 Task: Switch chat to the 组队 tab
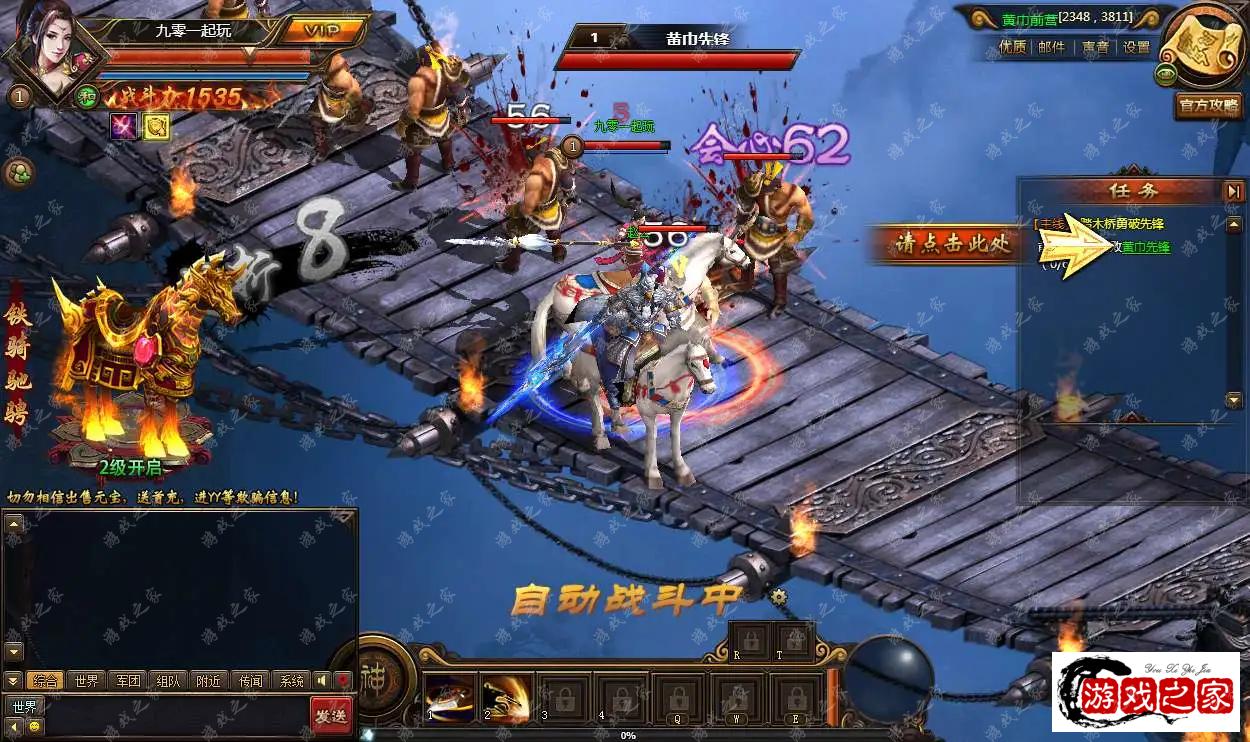point(168,681)
